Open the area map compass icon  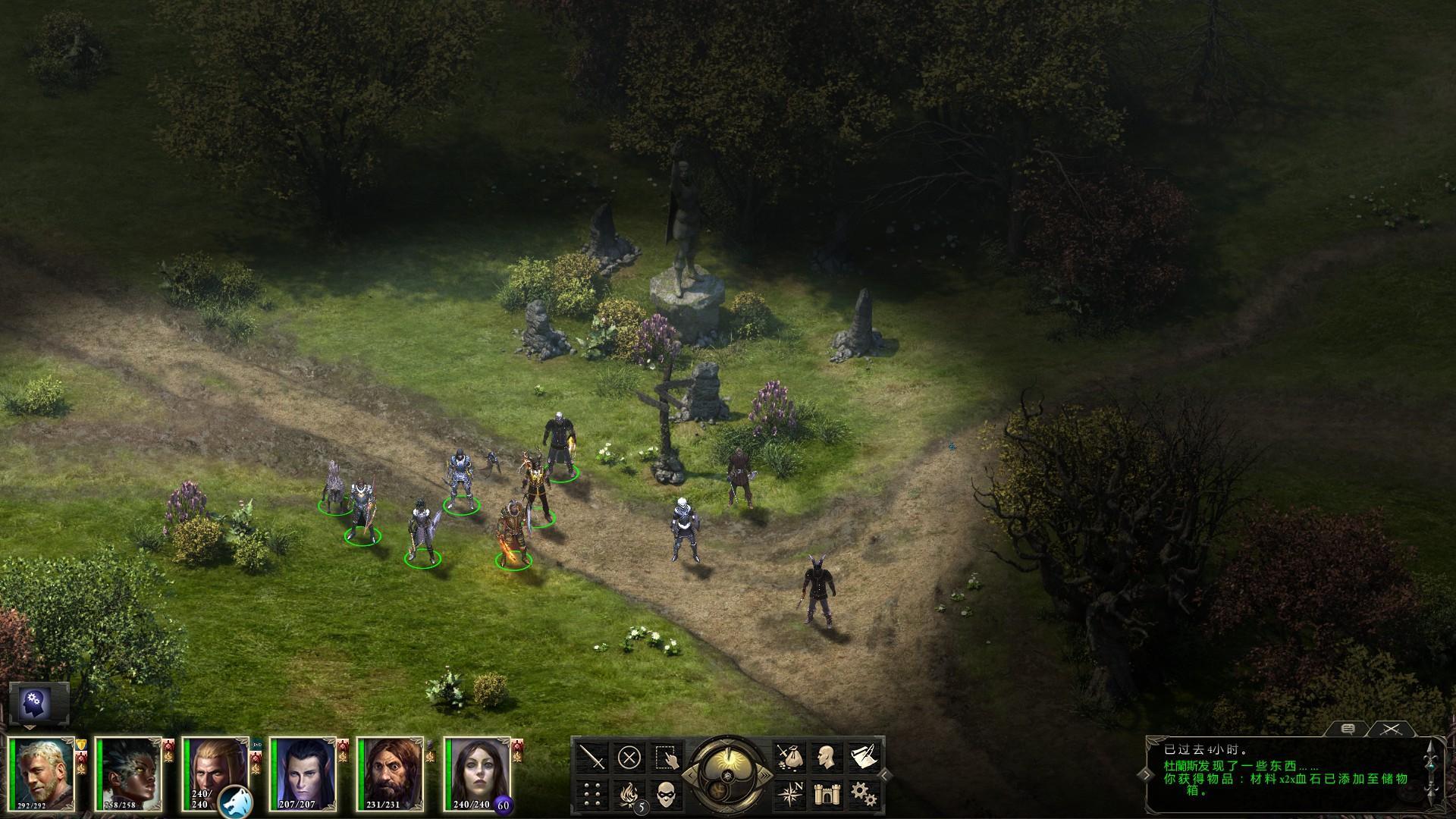click(788, 794)
